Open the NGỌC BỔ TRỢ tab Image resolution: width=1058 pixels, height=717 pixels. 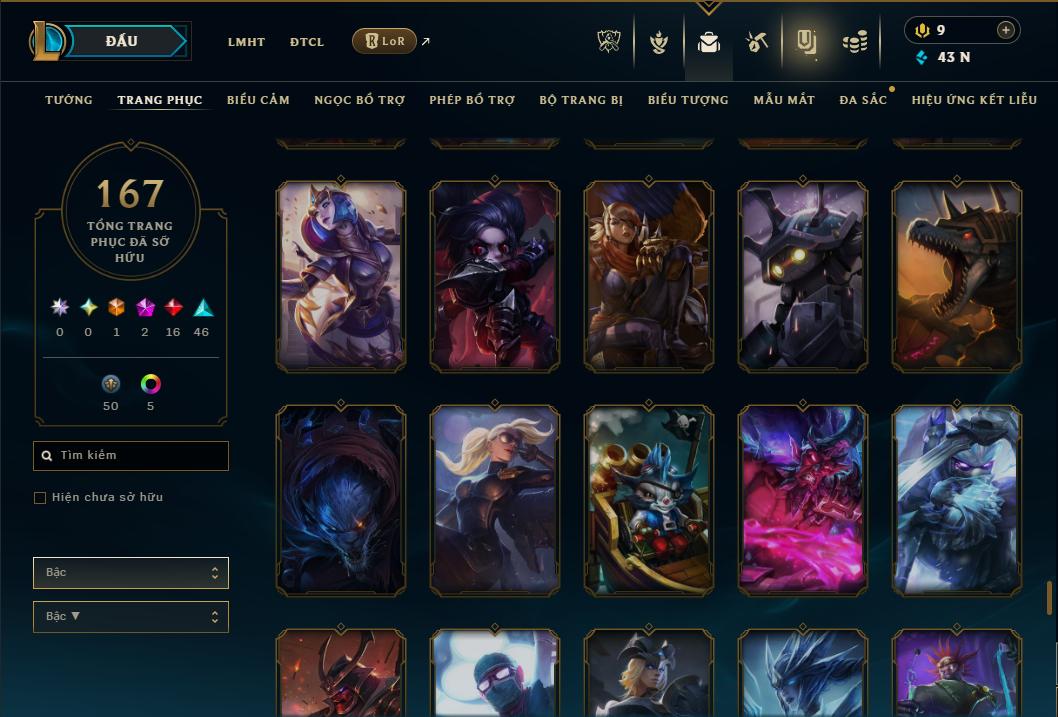pos(359,100)
